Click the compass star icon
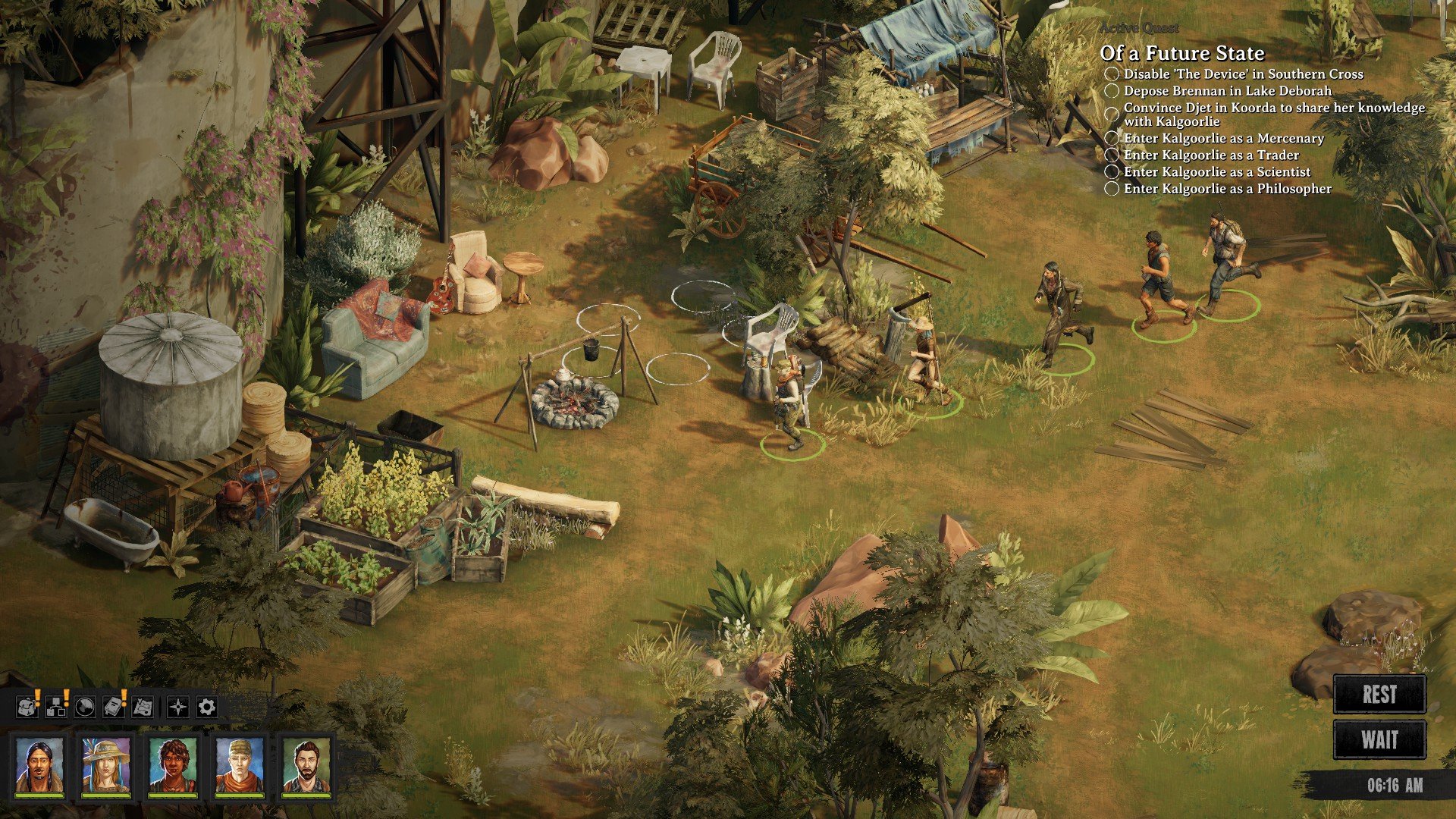 click(178, 708)
